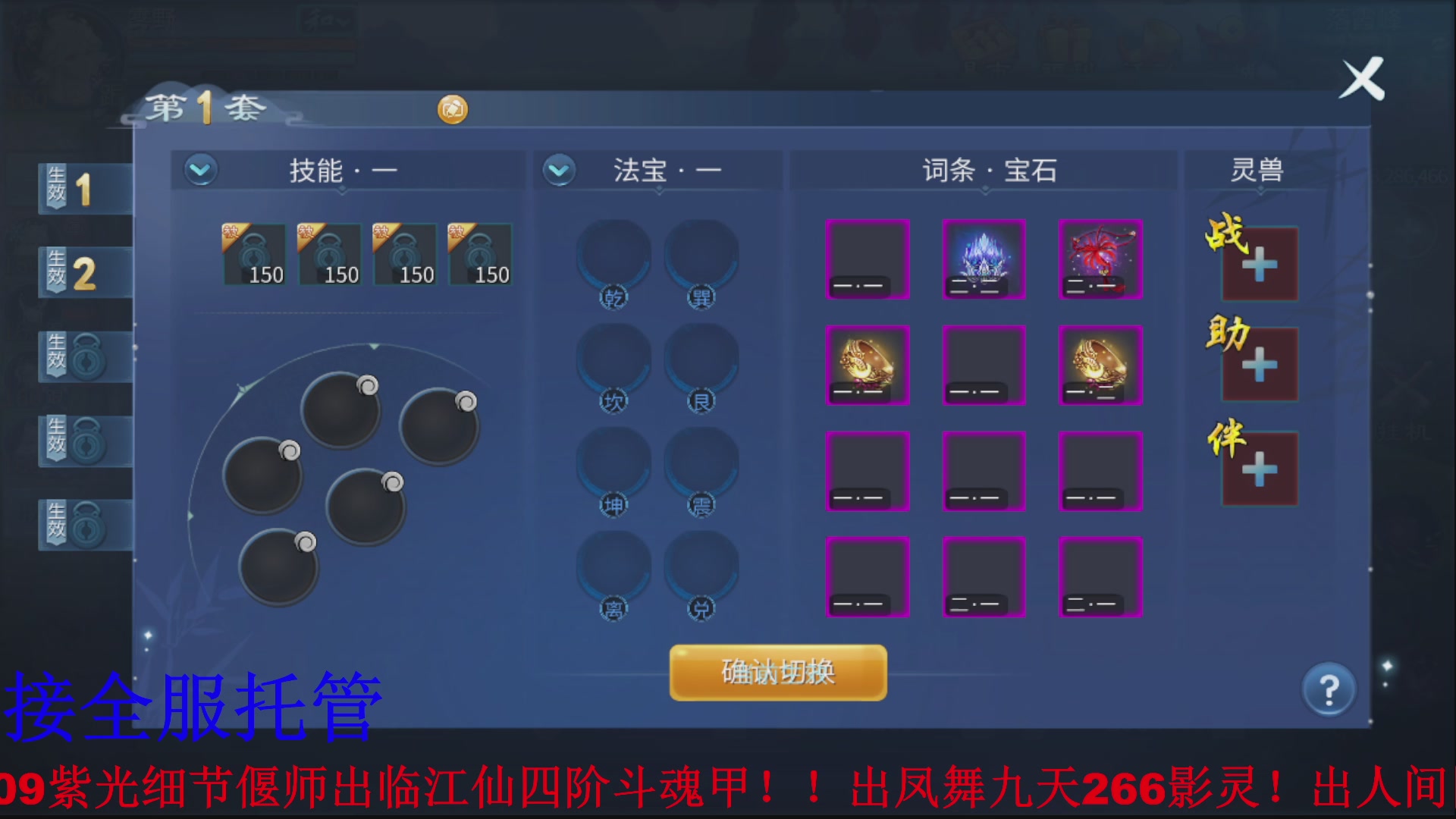
Task: Expand the 法宝·一 artifact dropdown
Action: pos(559,171)
